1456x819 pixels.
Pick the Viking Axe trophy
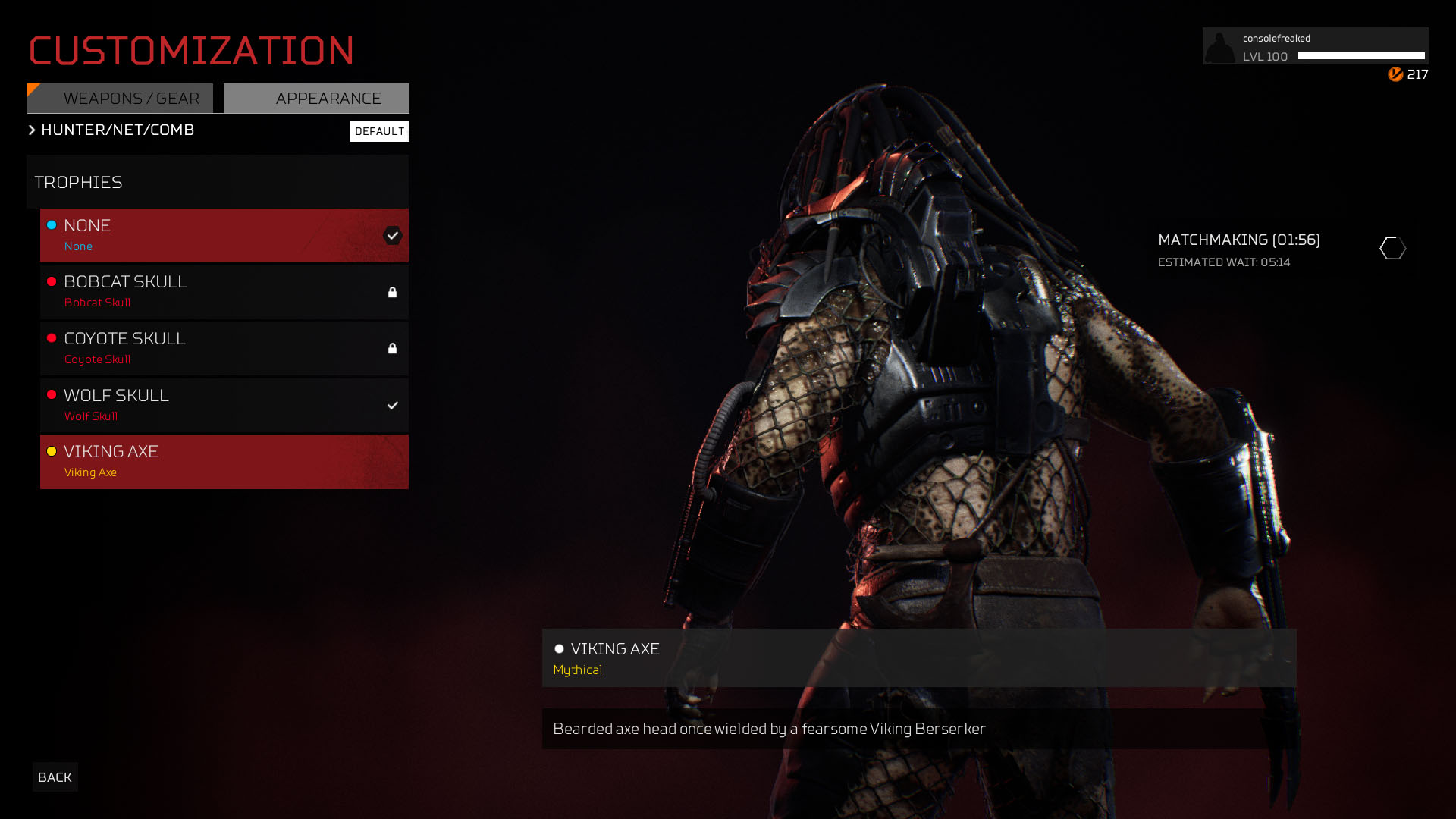pyautogui.click(x=224, y=461)
